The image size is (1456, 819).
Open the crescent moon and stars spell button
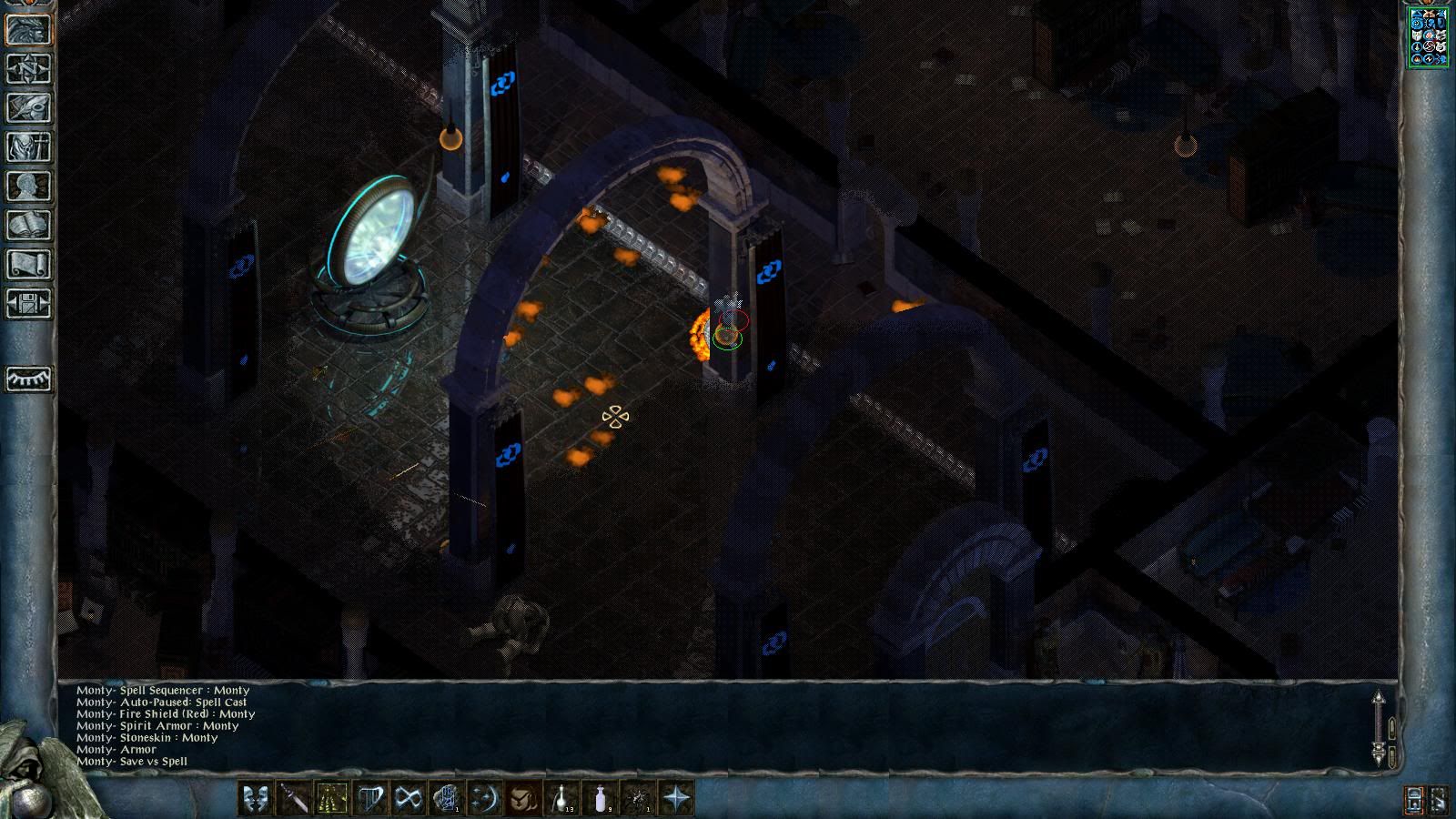tap(485, 798)
